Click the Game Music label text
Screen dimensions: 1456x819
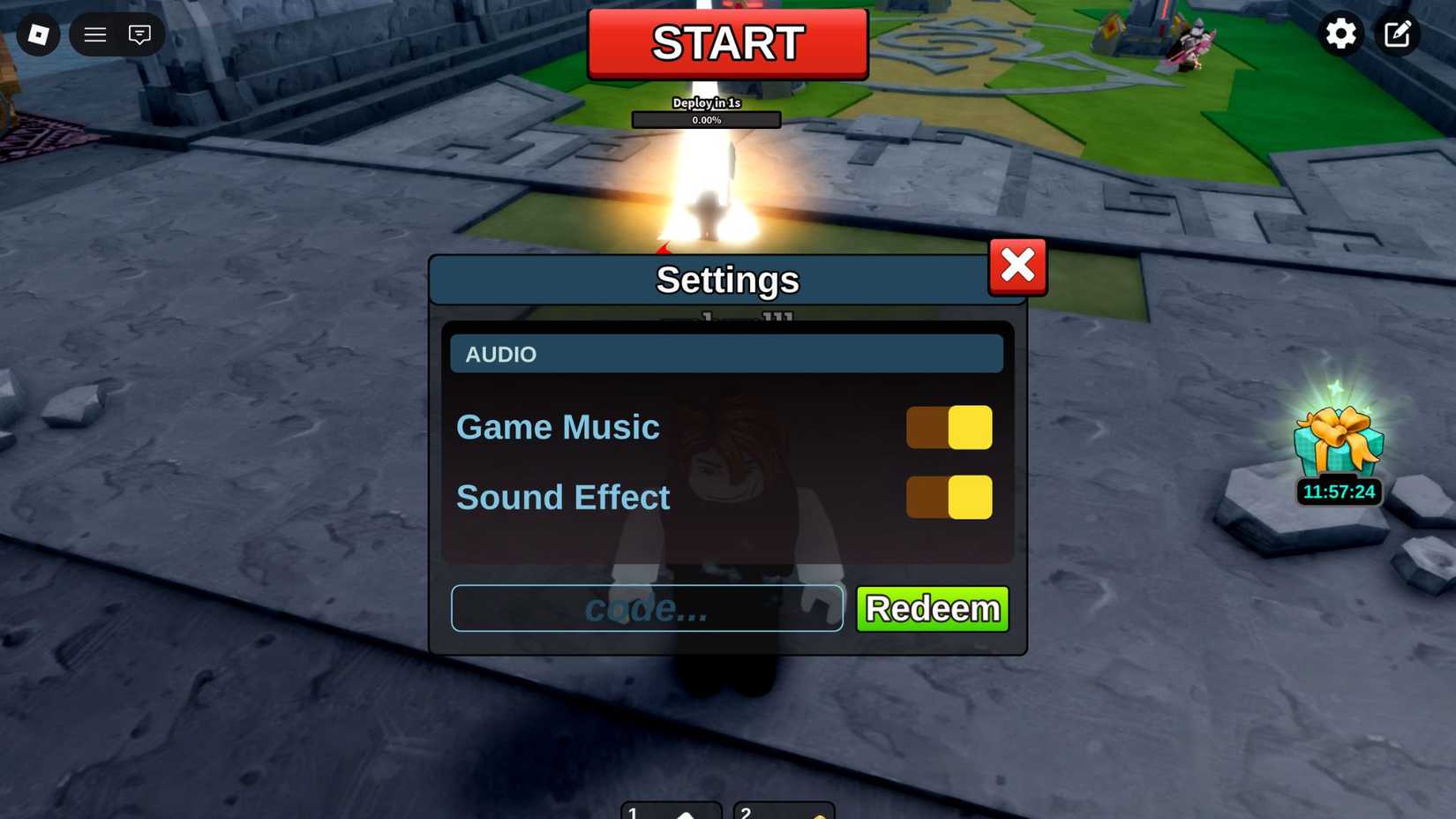point(558,426)
